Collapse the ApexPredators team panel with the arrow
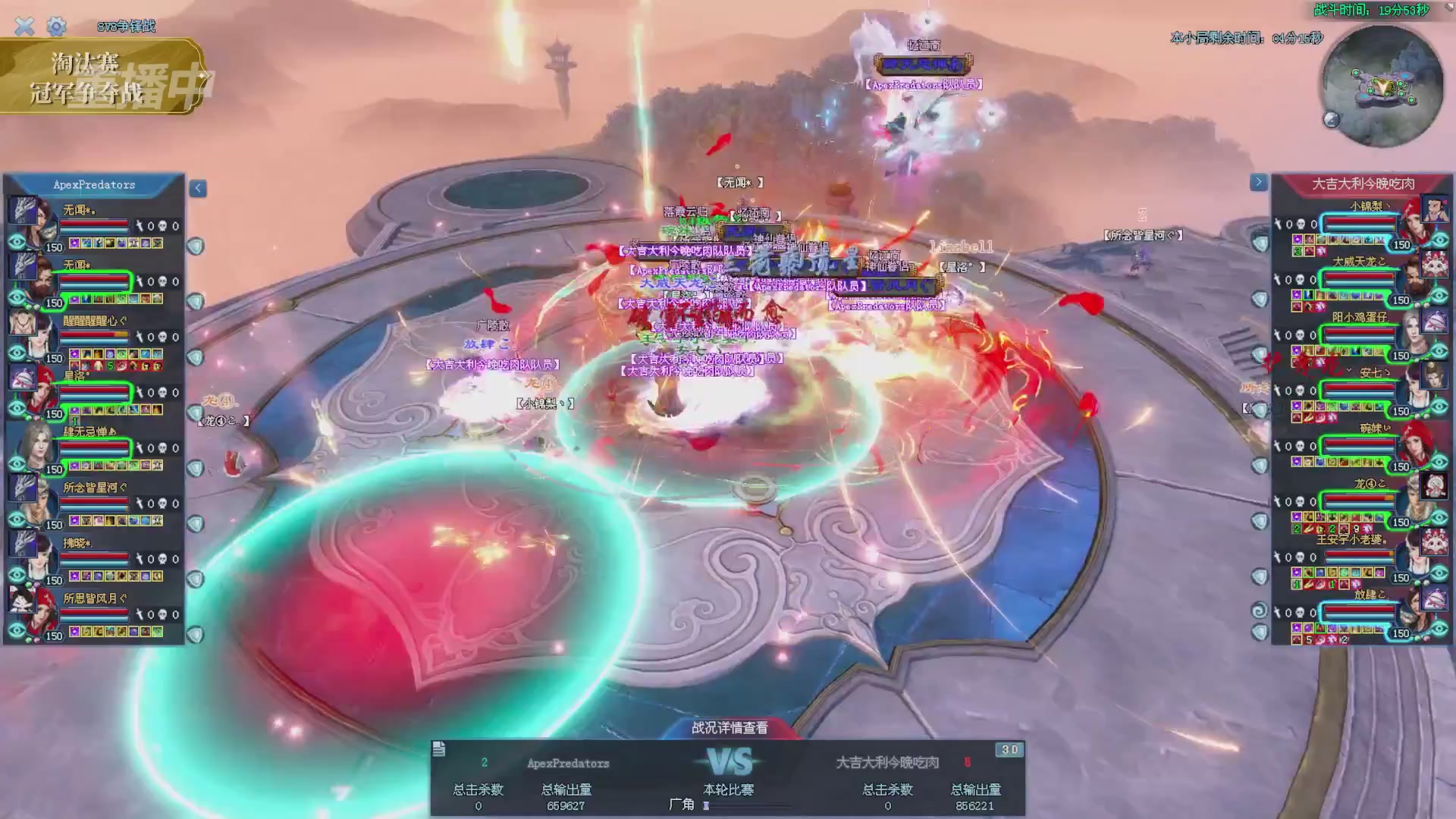The width and height of the screenshot is (1456, 819). pos(198,188)
